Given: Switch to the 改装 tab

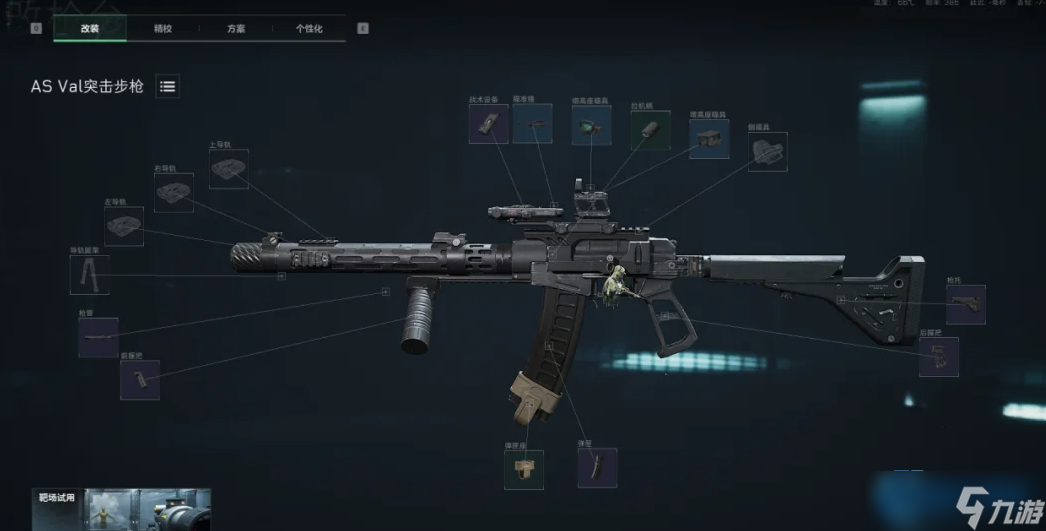Looking at the screenshot, I should point(90,29).
